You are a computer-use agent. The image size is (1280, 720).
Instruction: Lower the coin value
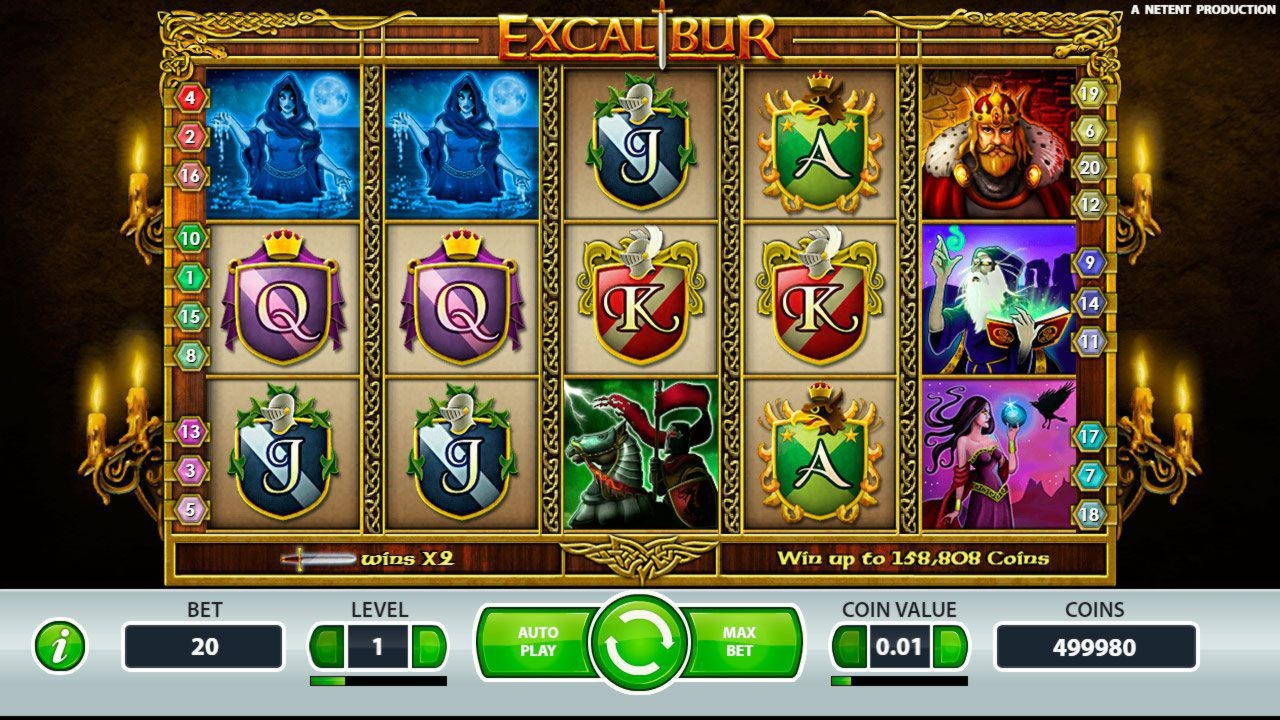849,647
